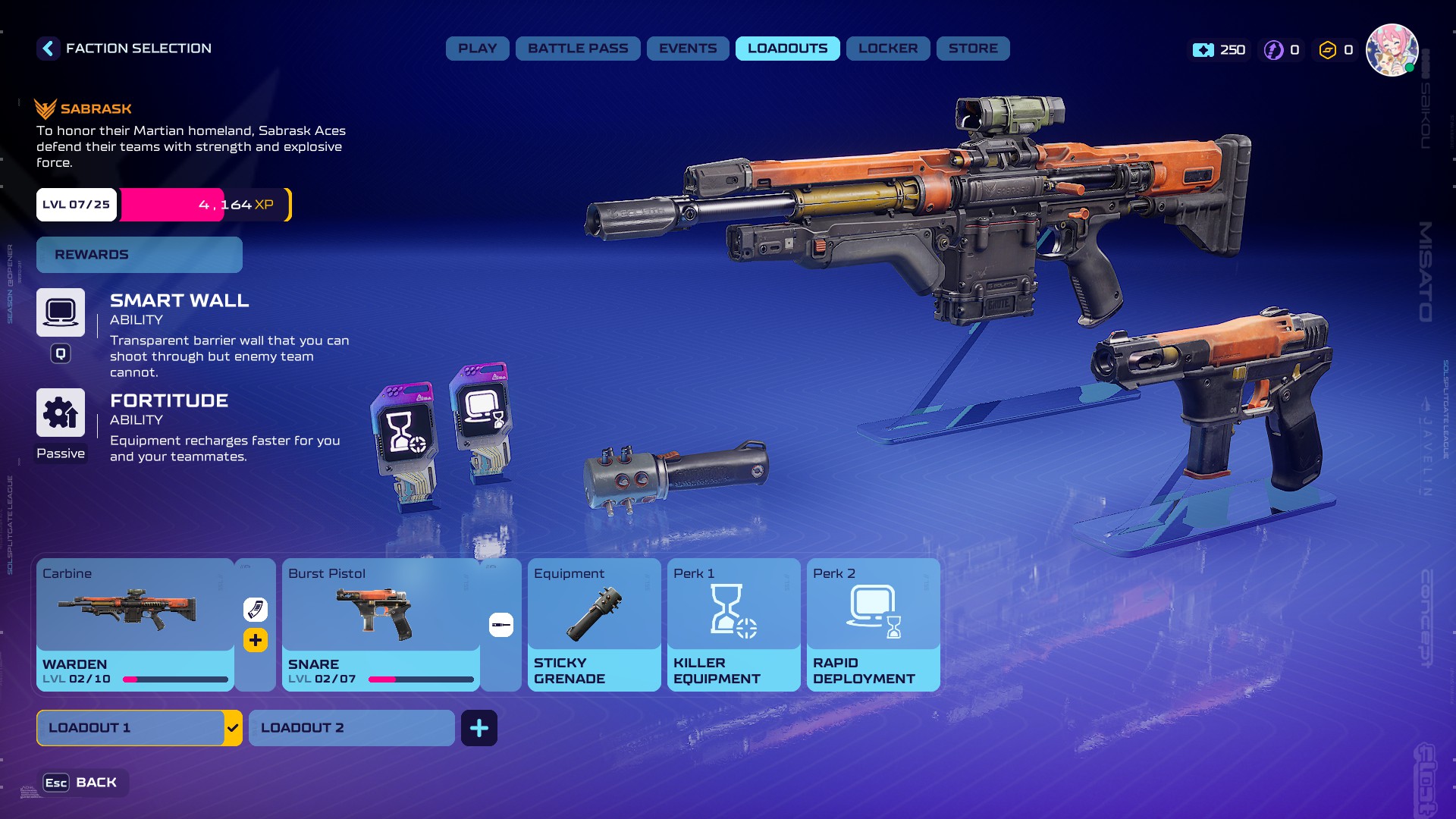This screenshot has height=819, width=1456.
Task: Click the Back button
Action: [82, 783]
